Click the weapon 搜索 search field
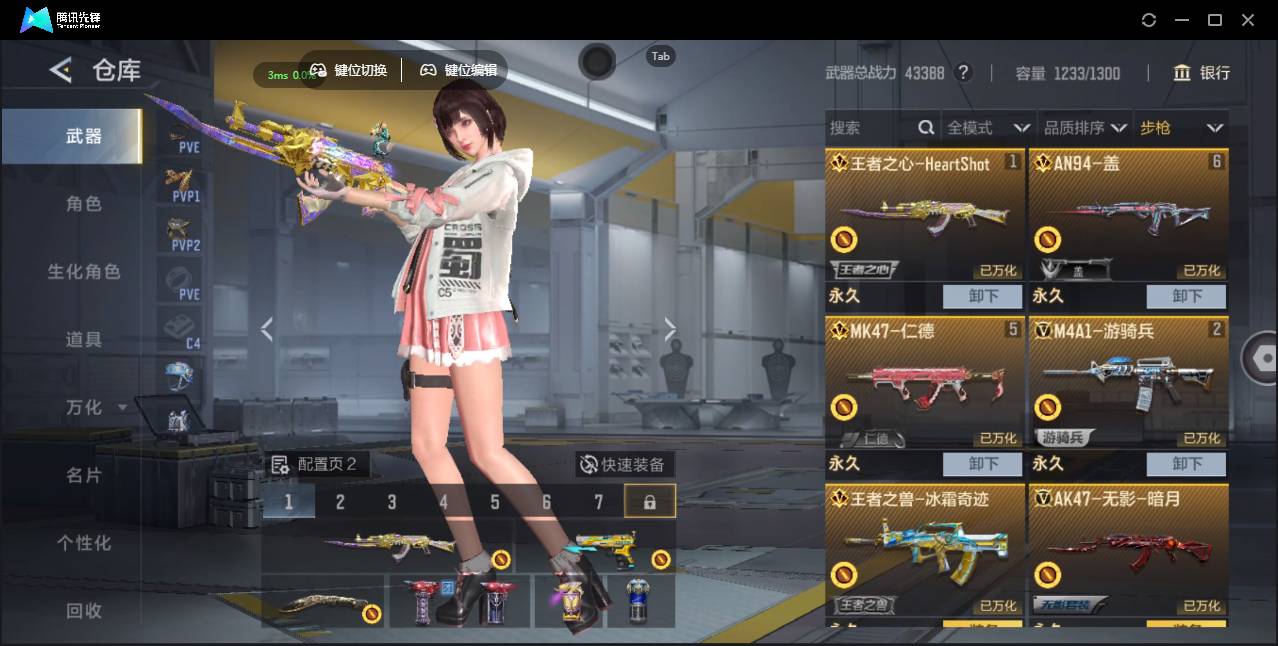Viewport: 1278px width, 646px height. (x=870, y=128)
